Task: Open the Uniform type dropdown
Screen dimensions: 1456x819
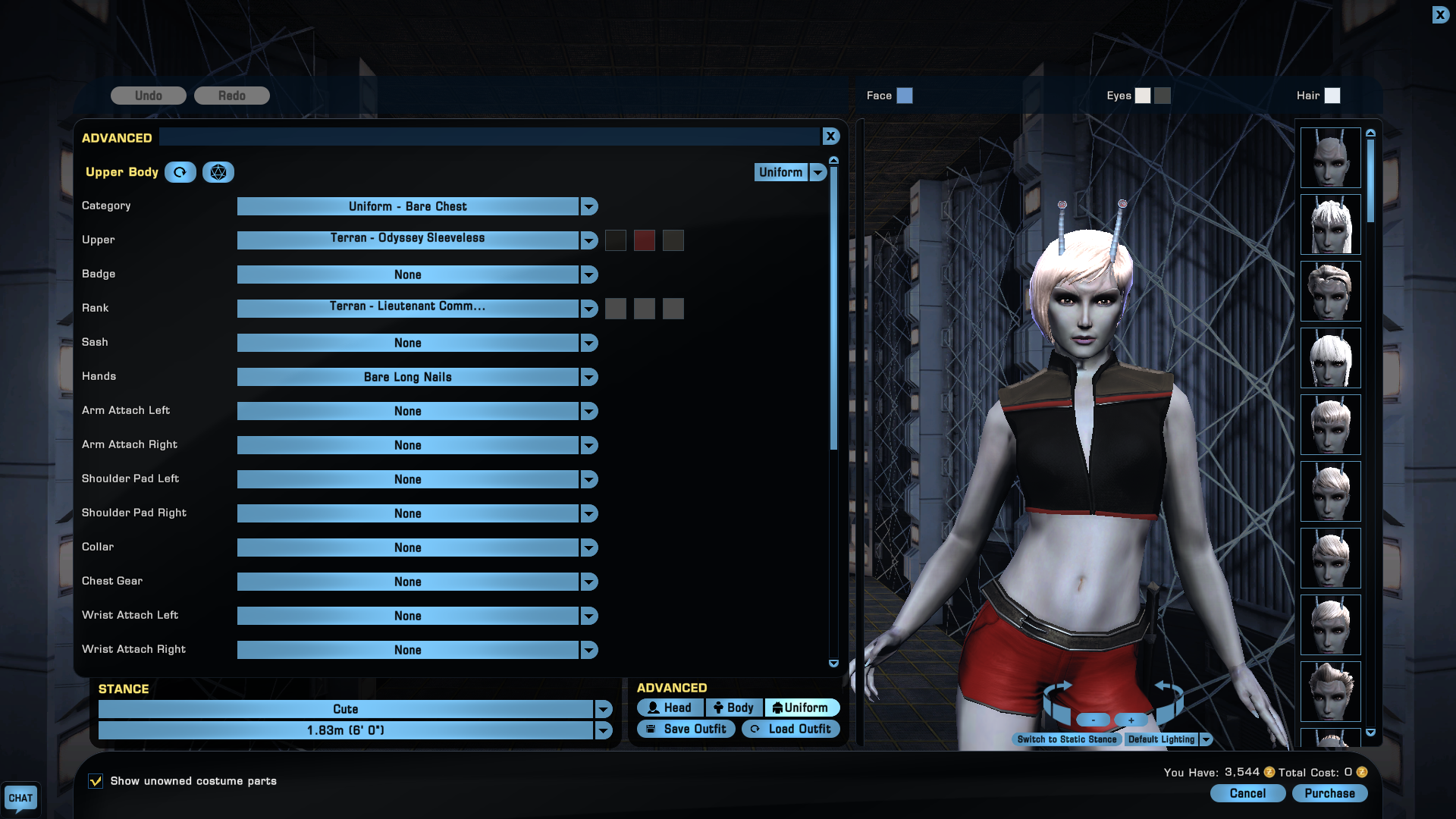Action: [x=817, y=172]
